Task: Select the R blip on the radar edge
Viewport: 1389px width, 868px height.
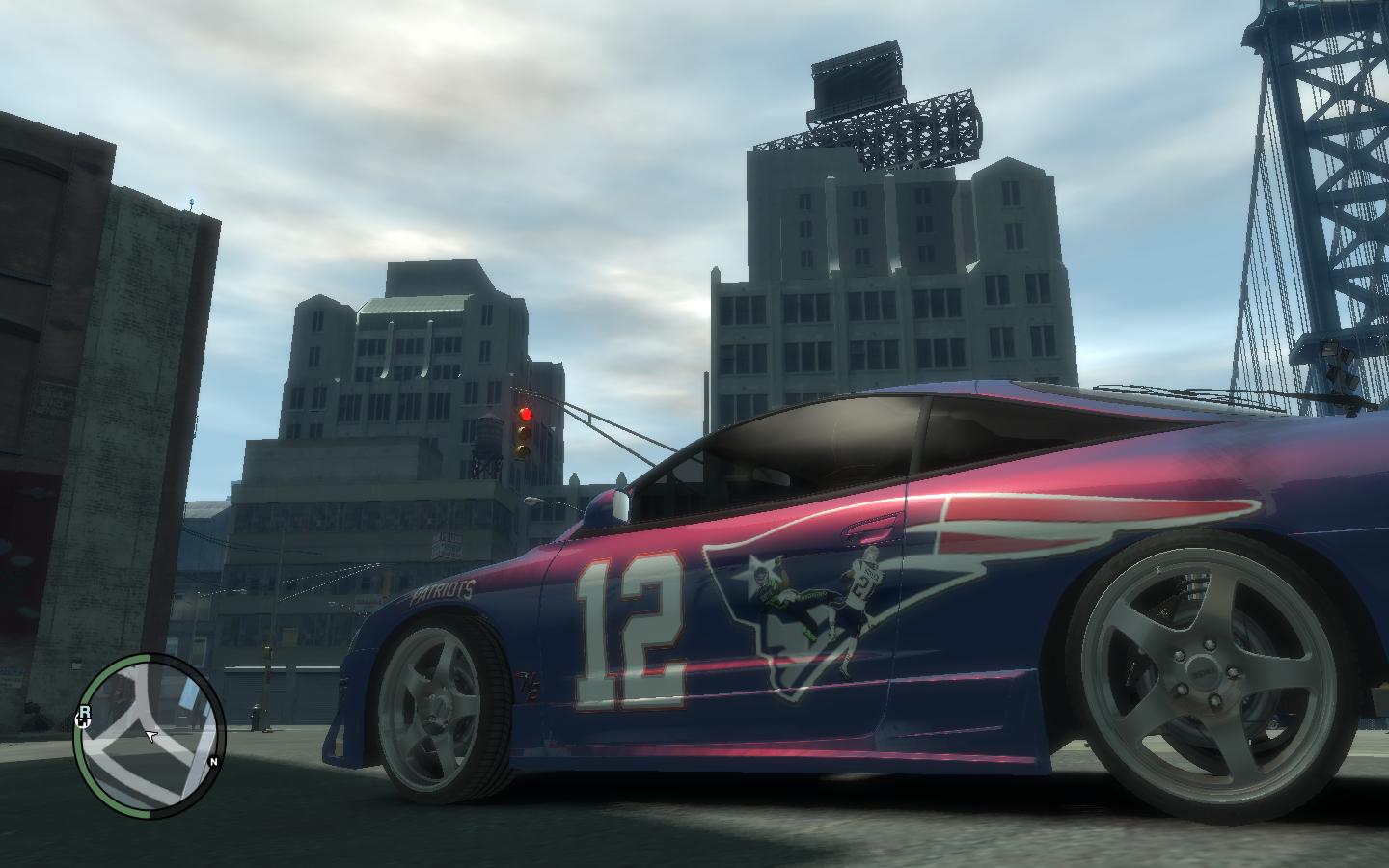Action: pos(84,715)
